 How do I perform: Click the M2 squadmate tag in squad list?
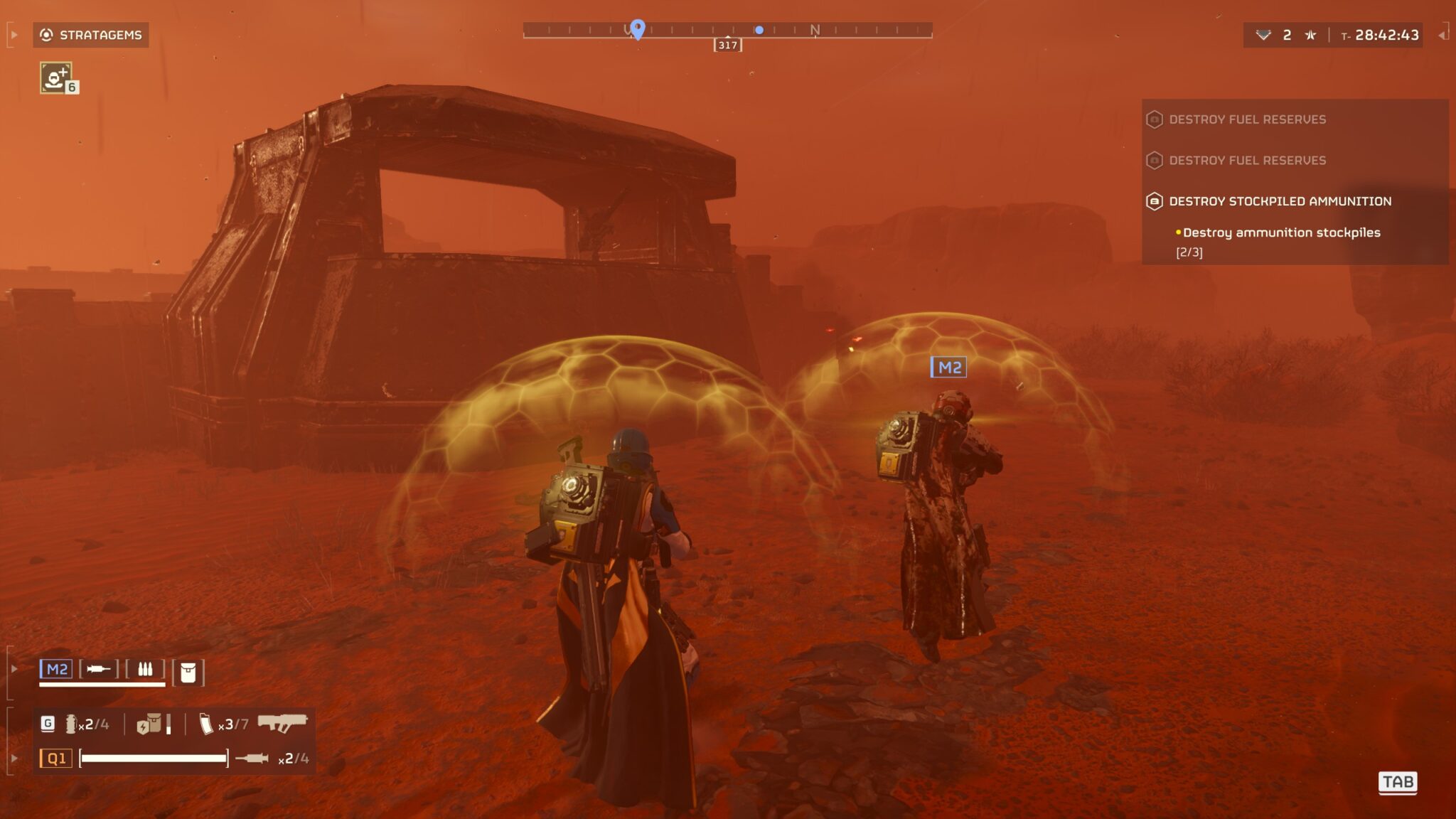pos(56,669)
